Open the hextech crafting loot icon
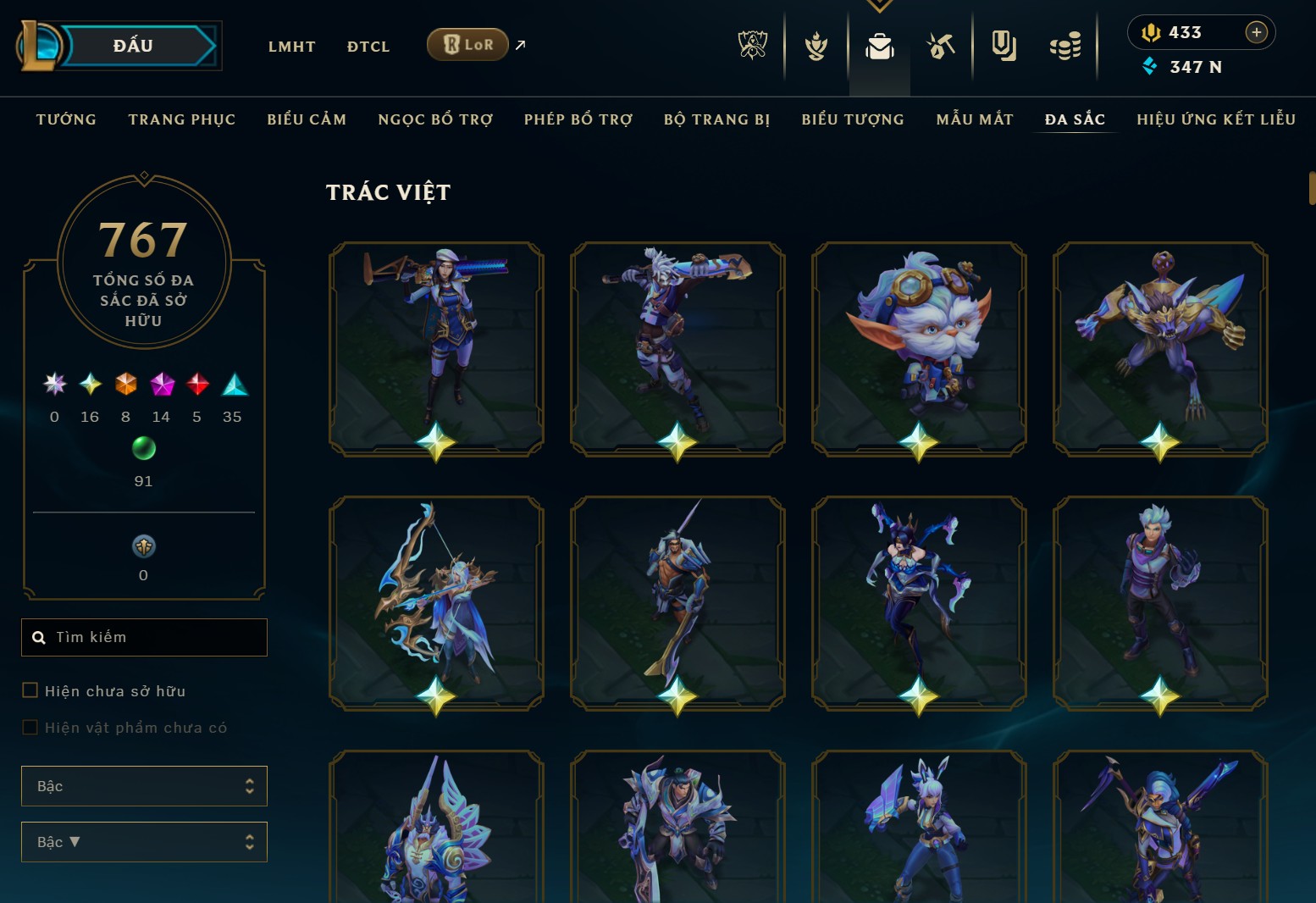 (940, 46)
